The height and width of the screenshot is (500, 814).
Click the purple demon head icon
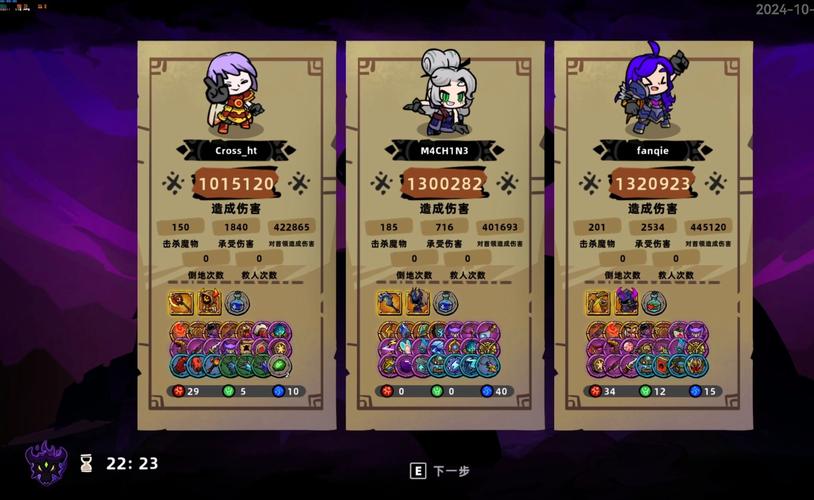[46, 464]
